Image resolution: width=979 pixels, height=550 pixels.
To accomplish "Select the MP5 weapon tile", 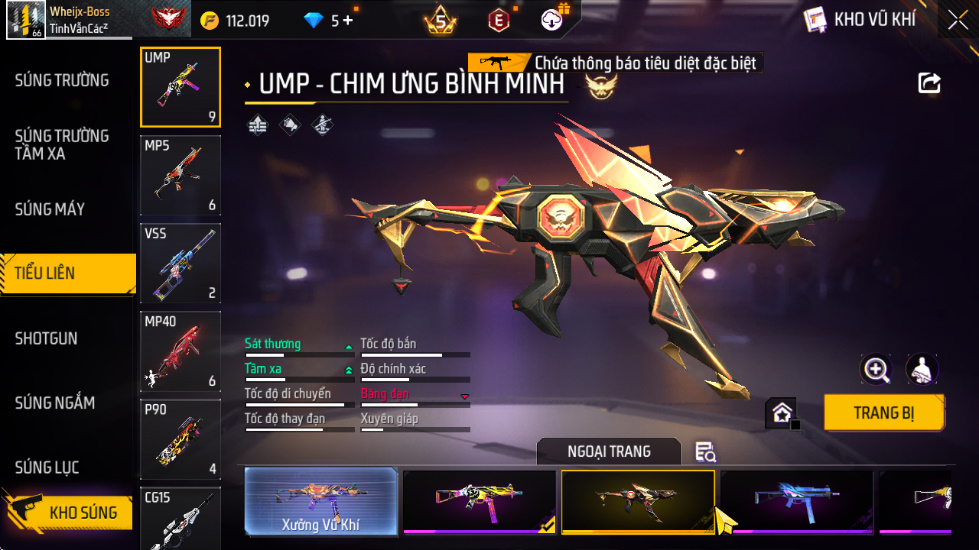I will pyautogui.click(x=180, y=176).
